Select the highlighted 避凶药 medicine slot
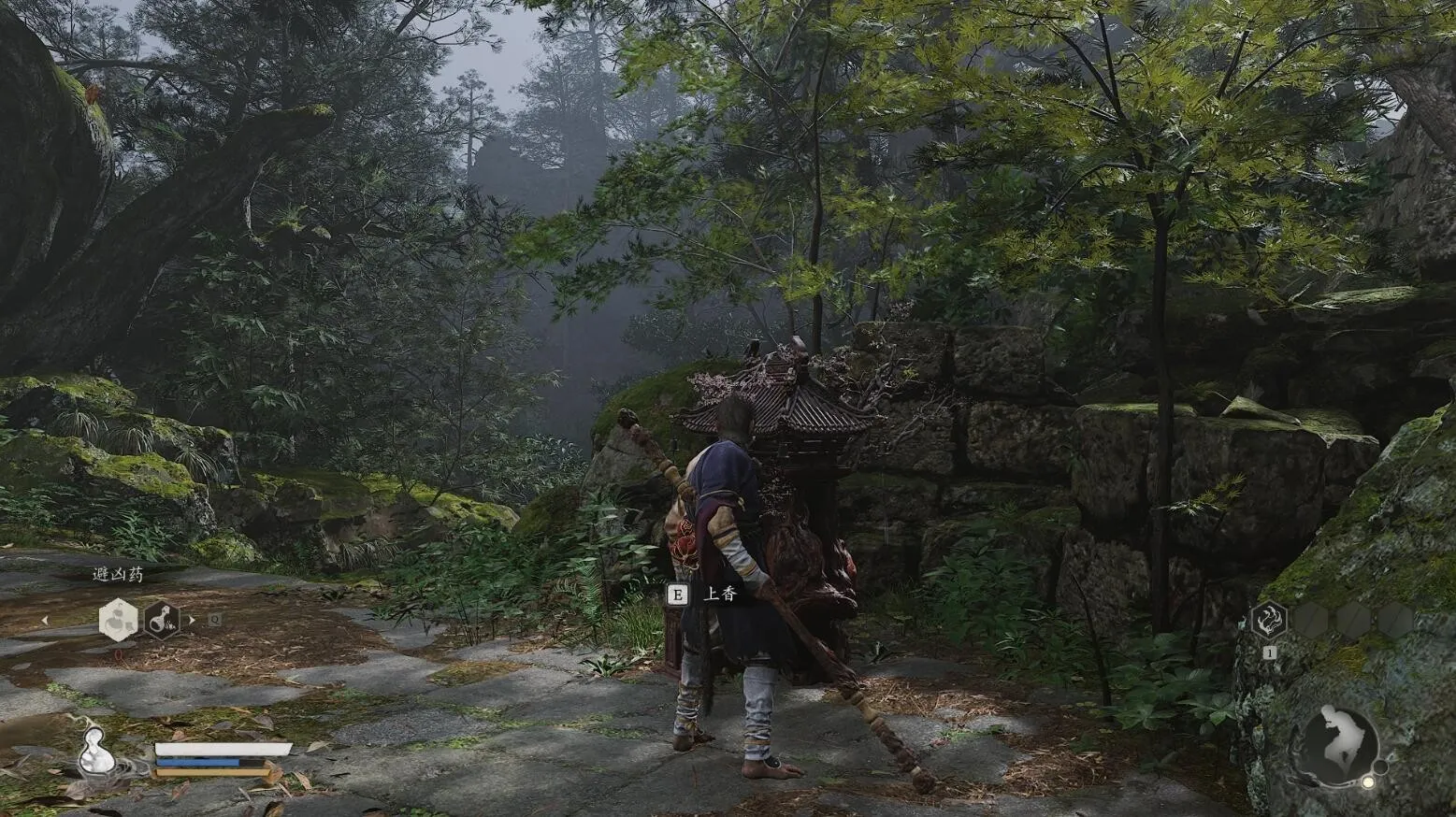The height and width of the screenshot is (817, 1456). (119, 620)
